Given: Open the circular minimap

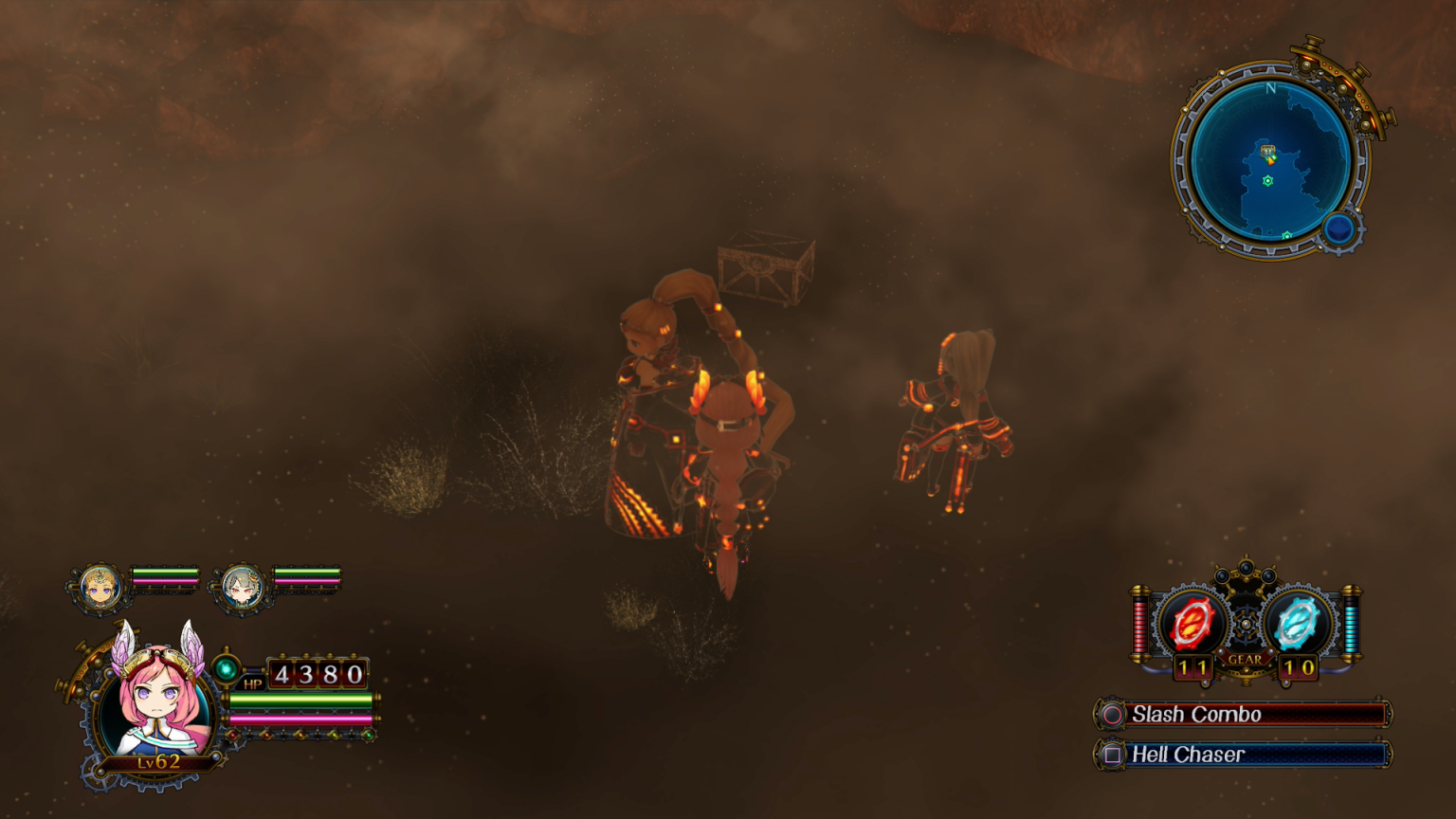Looking at the screenshot, I should tap(1270, 160).
